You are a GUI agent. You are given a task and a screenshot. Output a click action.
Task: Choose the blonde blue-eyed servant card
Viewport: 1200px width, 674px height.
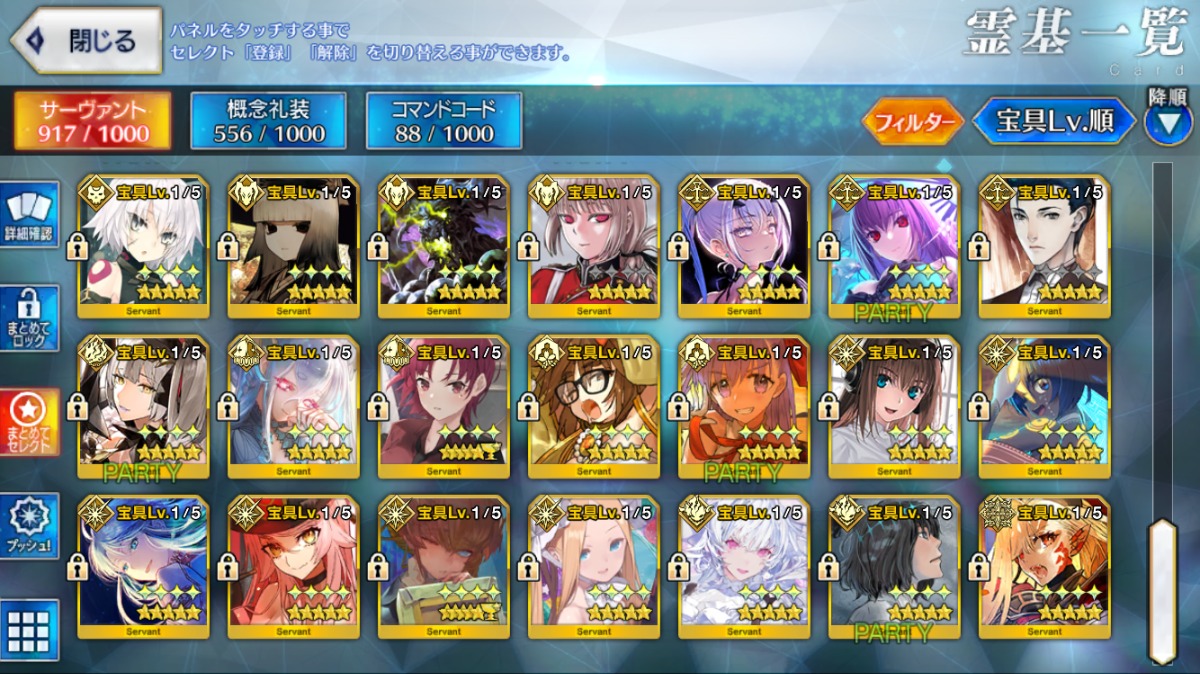pyautogui.click(x=594, y=565)
